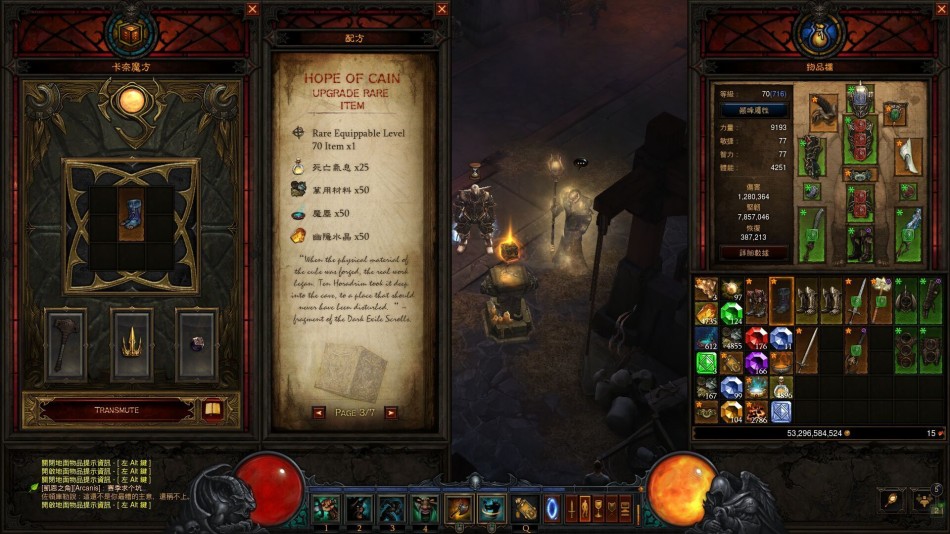Select the highlighted dark boots in inventory
Screen dimensions: 950x534
781,301
